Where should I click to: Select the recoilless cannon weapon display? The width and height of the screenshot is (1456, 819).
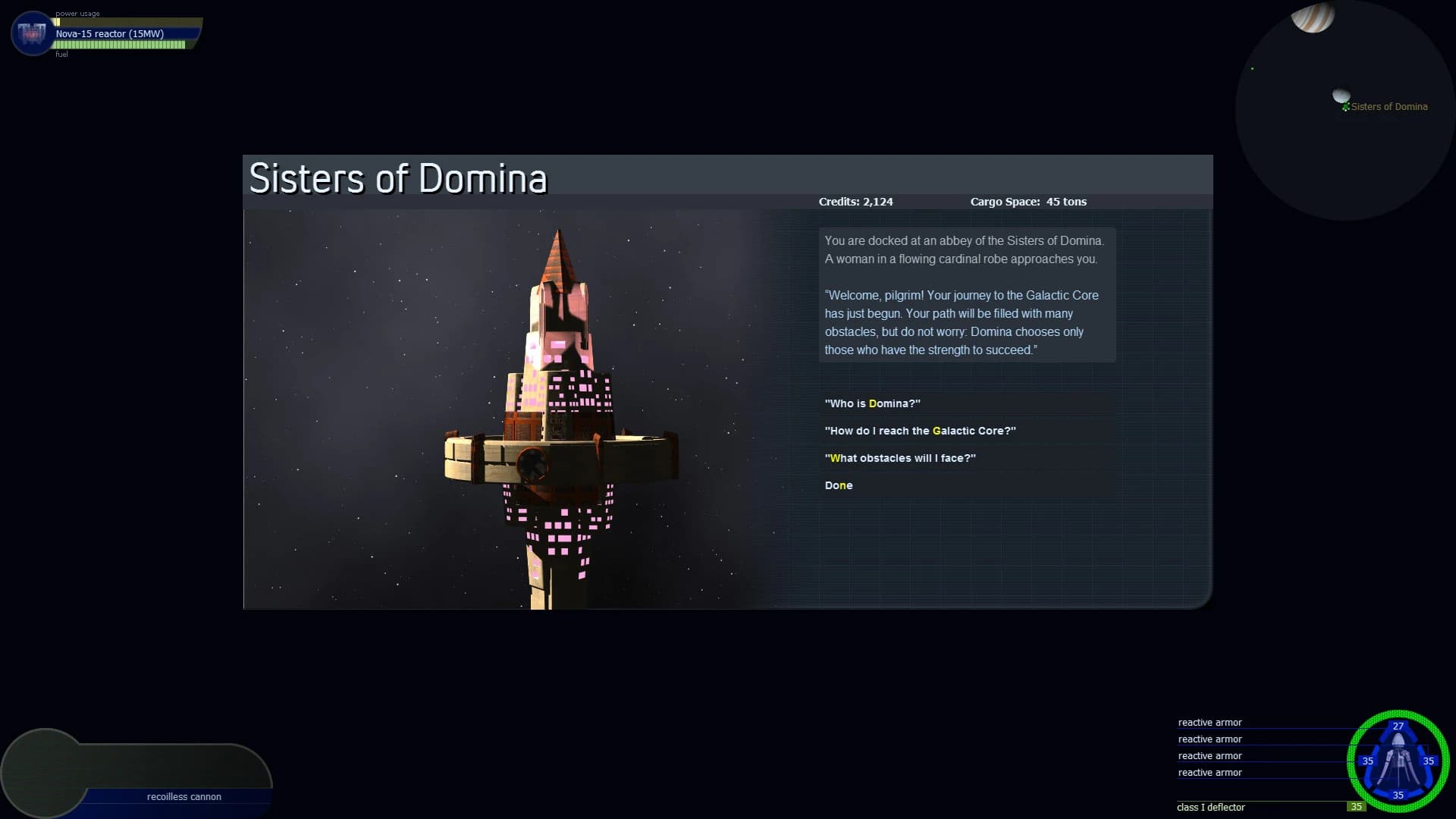(x=184, y=797)
